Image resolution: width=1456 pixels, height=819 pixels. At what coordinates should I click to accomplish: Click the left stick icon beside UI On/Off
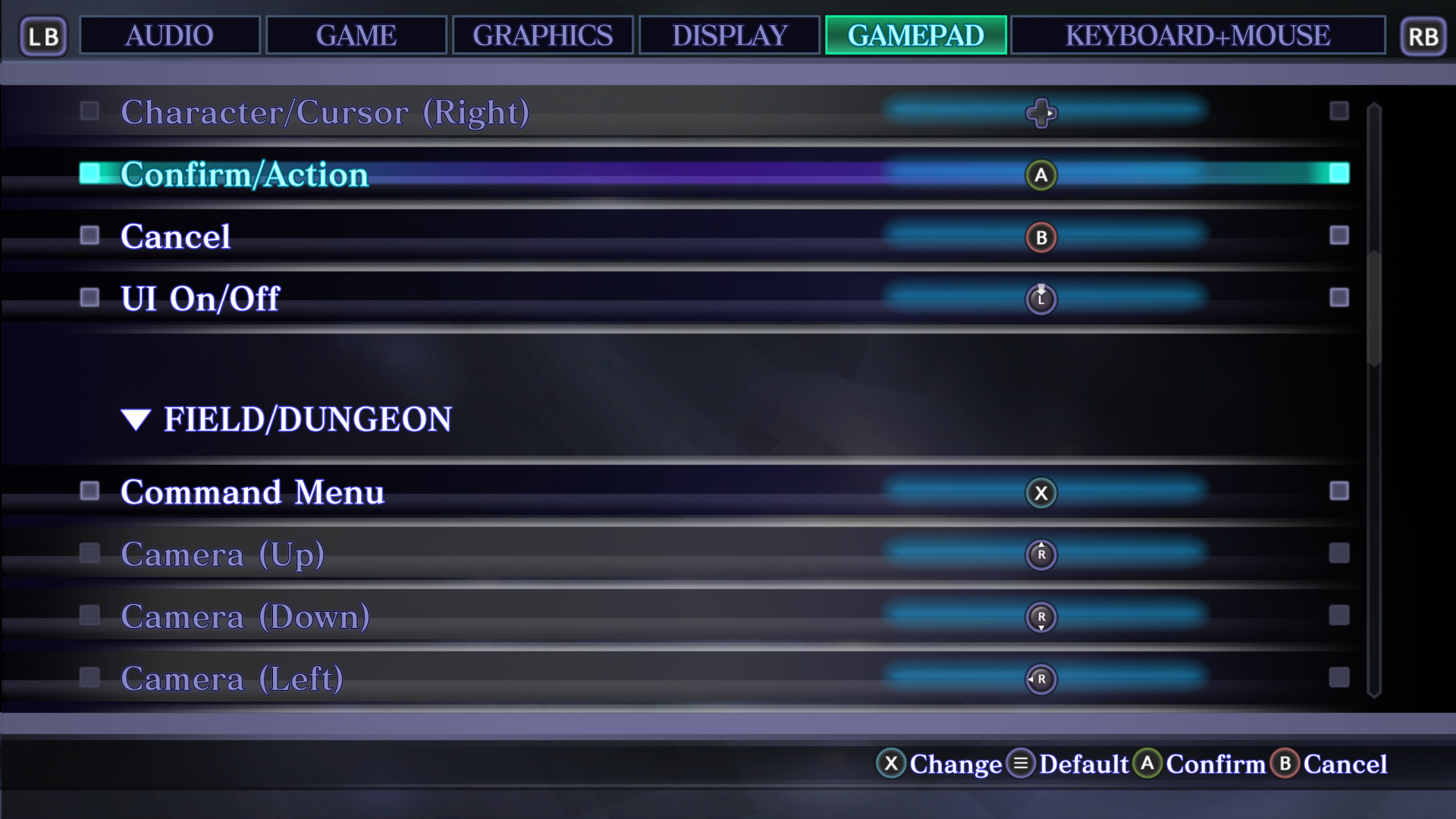pos(1041,299)
